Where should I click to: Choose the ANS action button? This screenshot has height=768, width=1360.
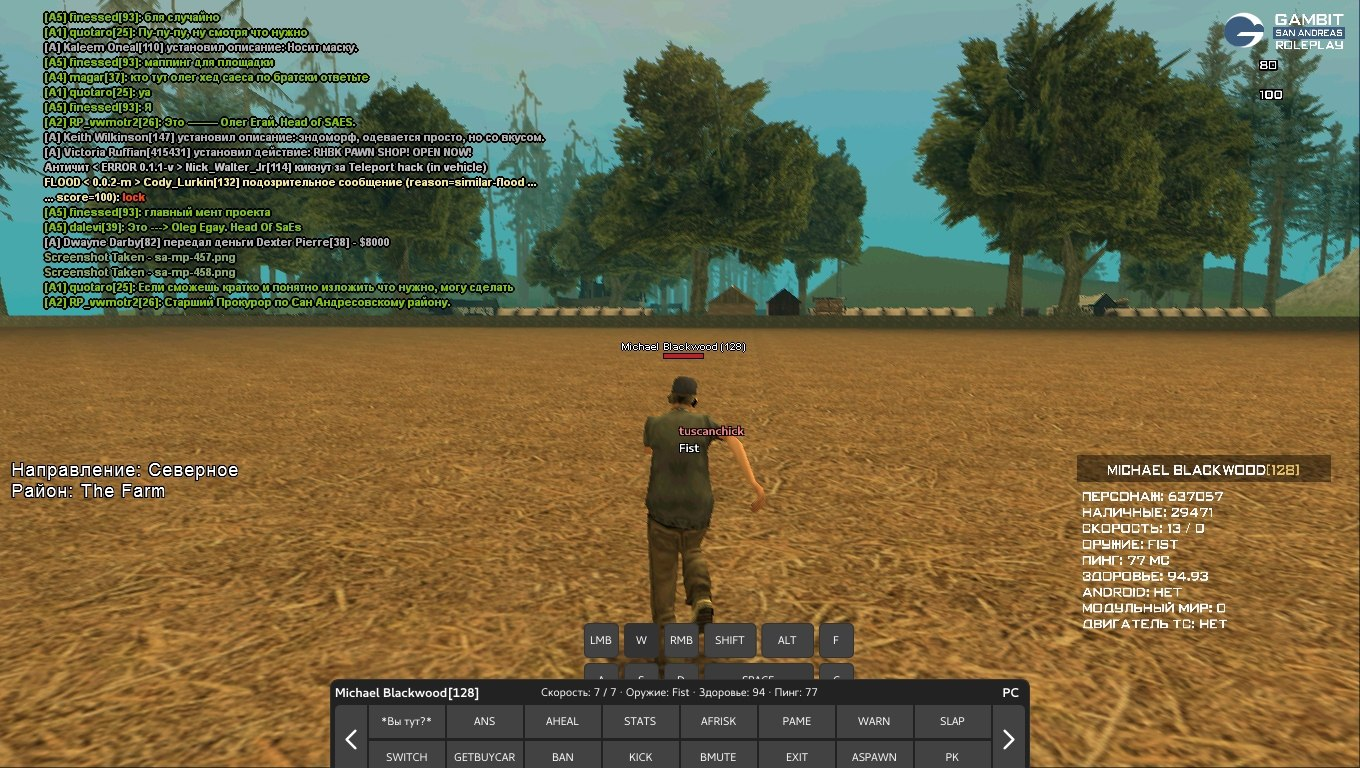(x=485, y=721)
